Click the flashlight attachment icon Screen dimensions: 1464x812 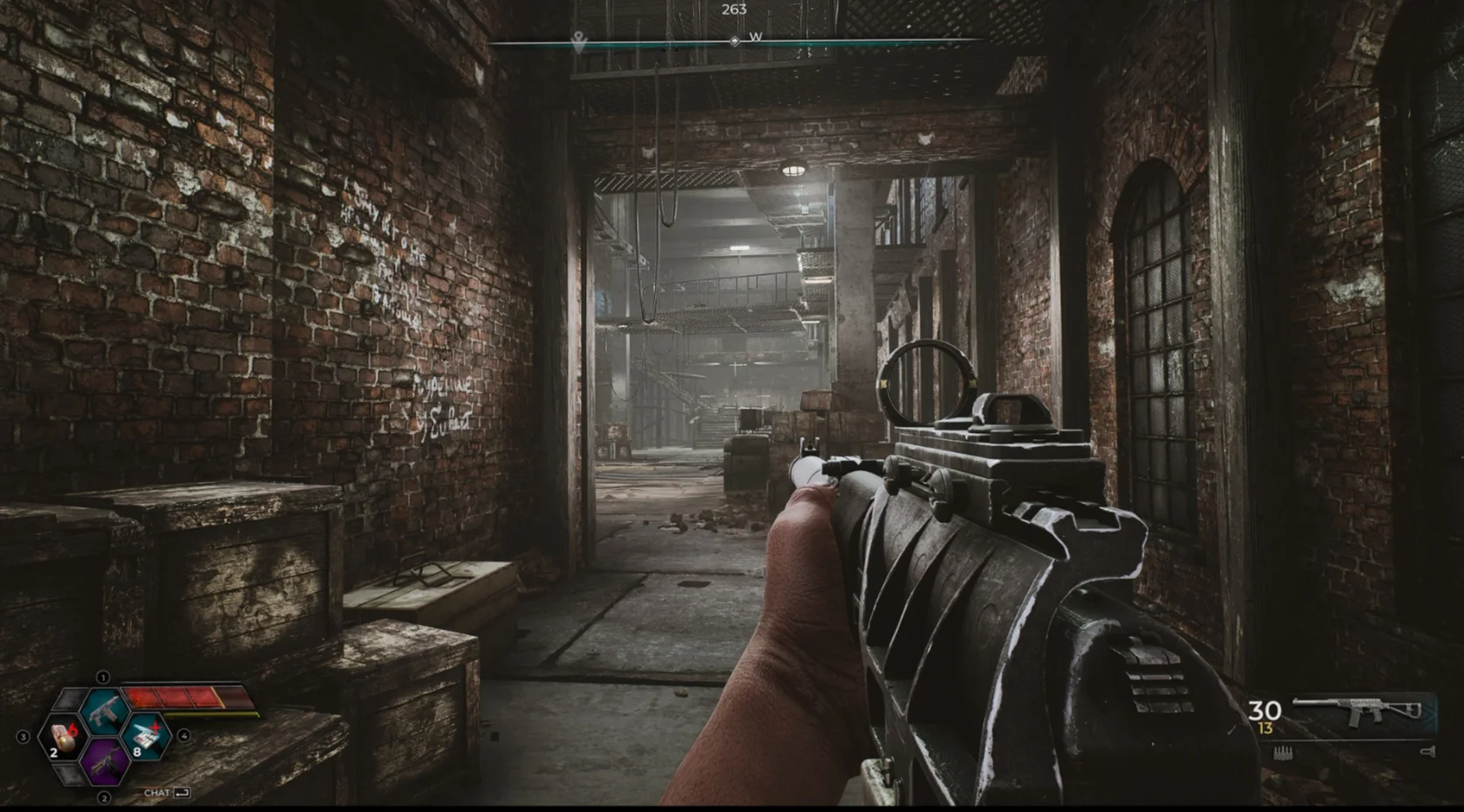pyautogui.click(x=1428, y=751)
